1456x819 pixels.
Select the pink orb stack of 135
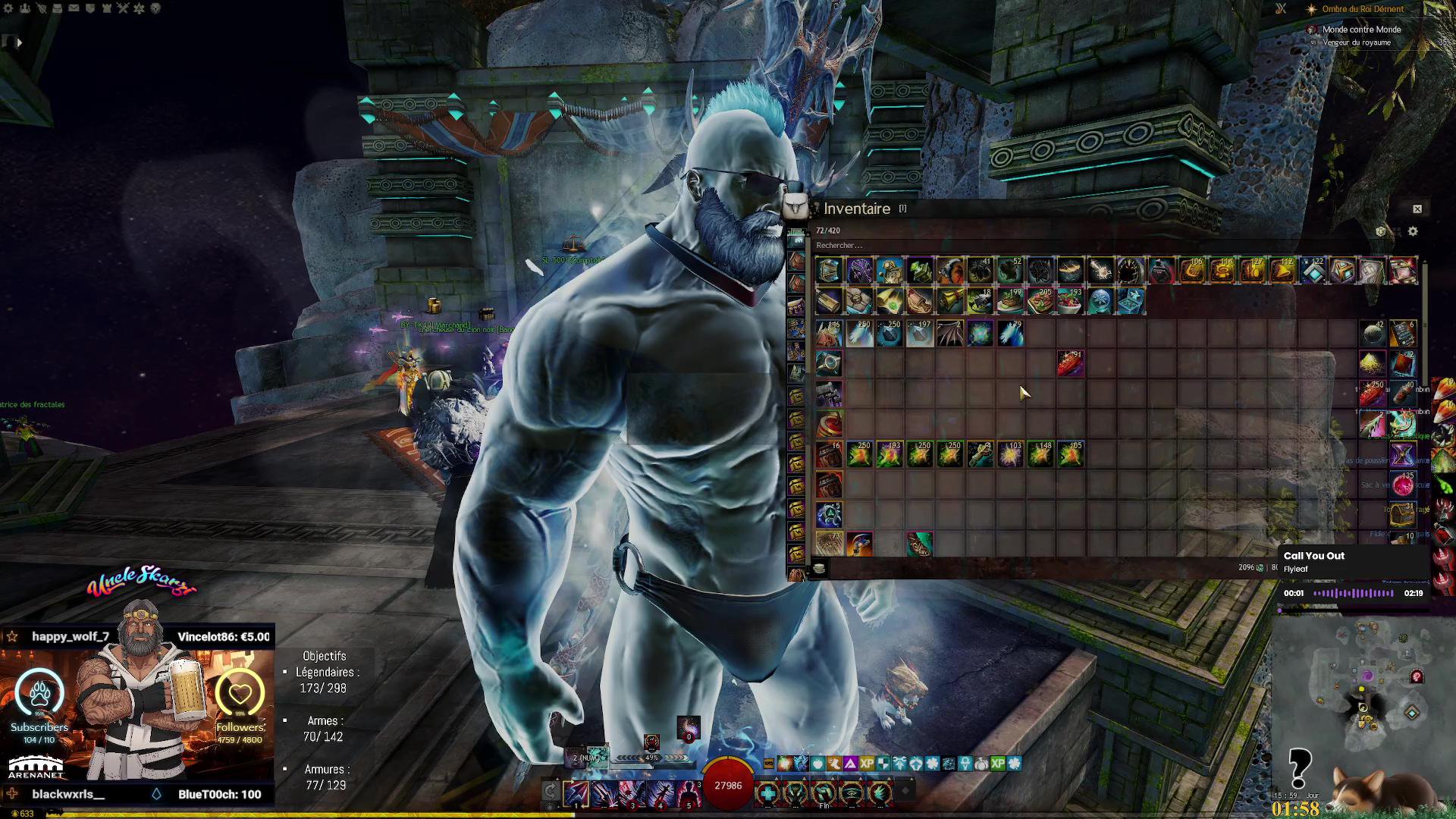click(1402, 485)
